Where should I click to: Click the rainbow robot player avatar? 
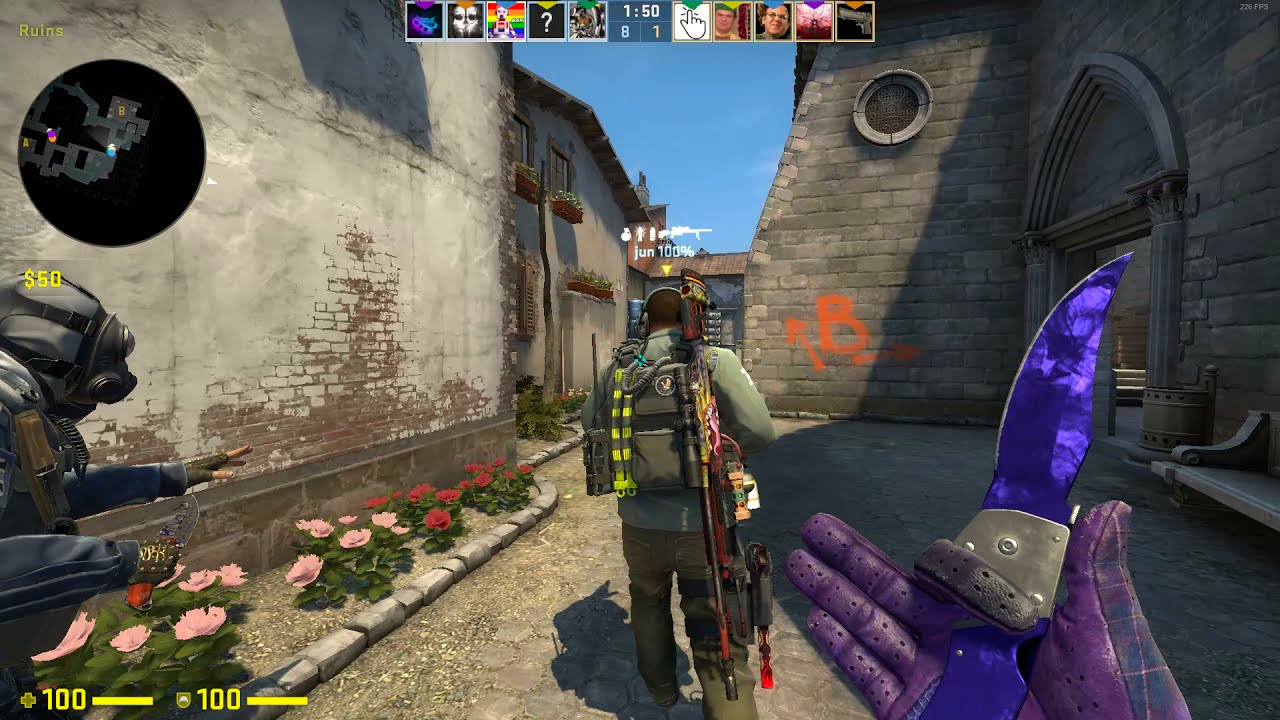505,21
